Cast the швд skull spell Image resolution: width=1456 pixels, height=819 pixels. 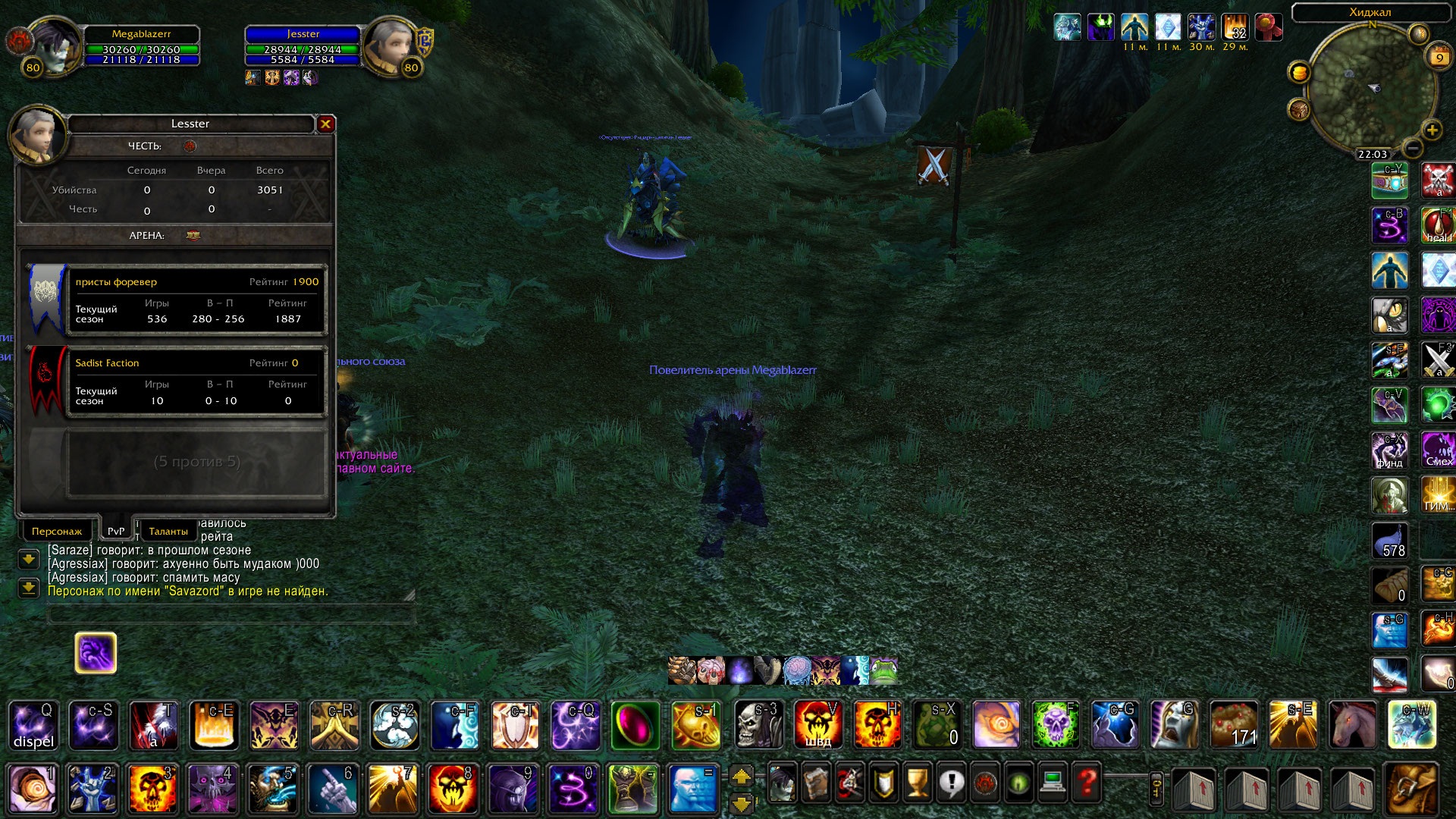pyautogui.click(x=817, y=726)
